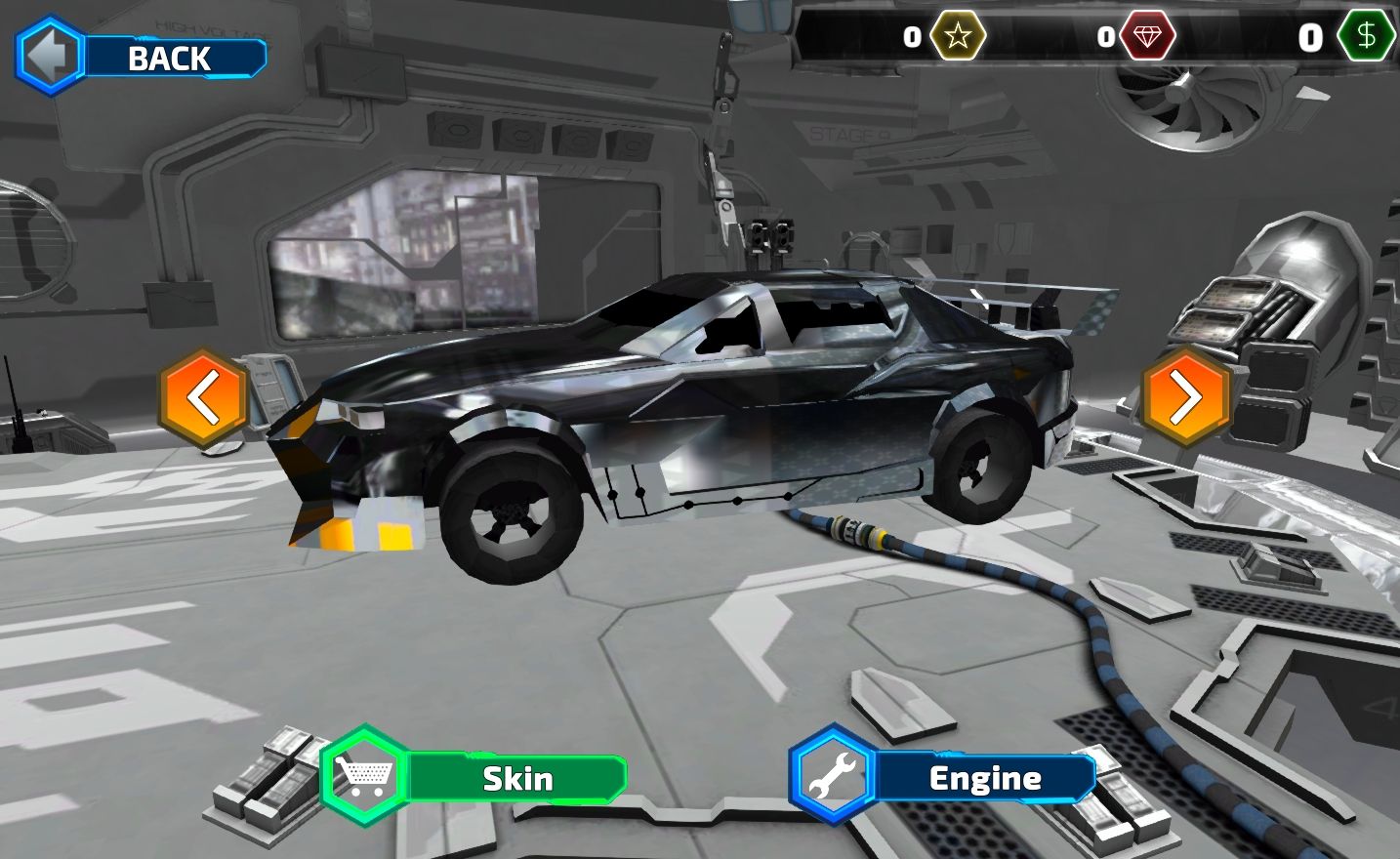Go back using the BACK button
Image resolution: width=1400 pixels, height=859 pixels.
[142, 58]
